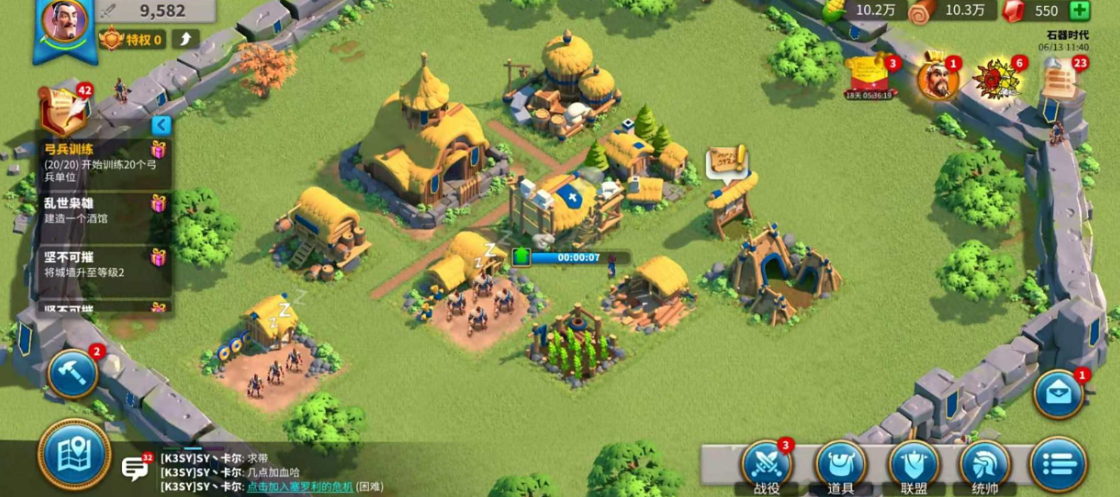Open the quest scroll with badge 42

(x=62, y=110)
